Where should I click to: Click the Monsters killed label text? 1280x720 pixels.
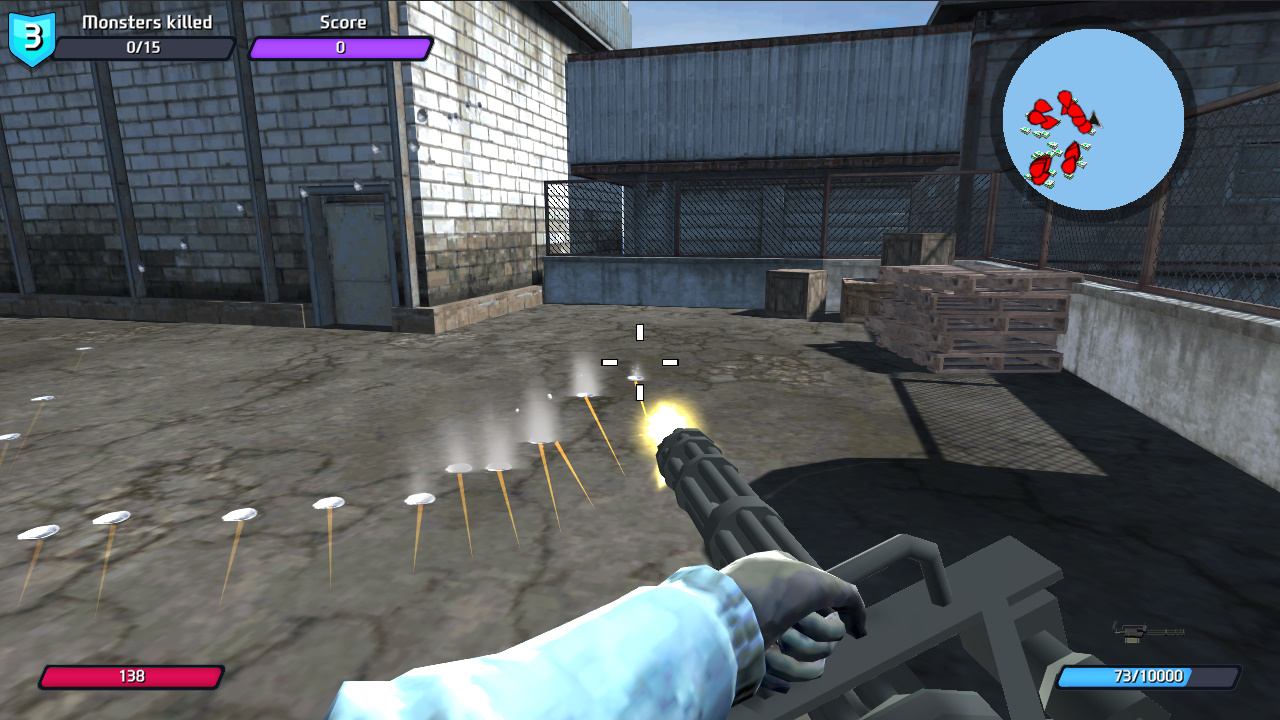(146, 22)
